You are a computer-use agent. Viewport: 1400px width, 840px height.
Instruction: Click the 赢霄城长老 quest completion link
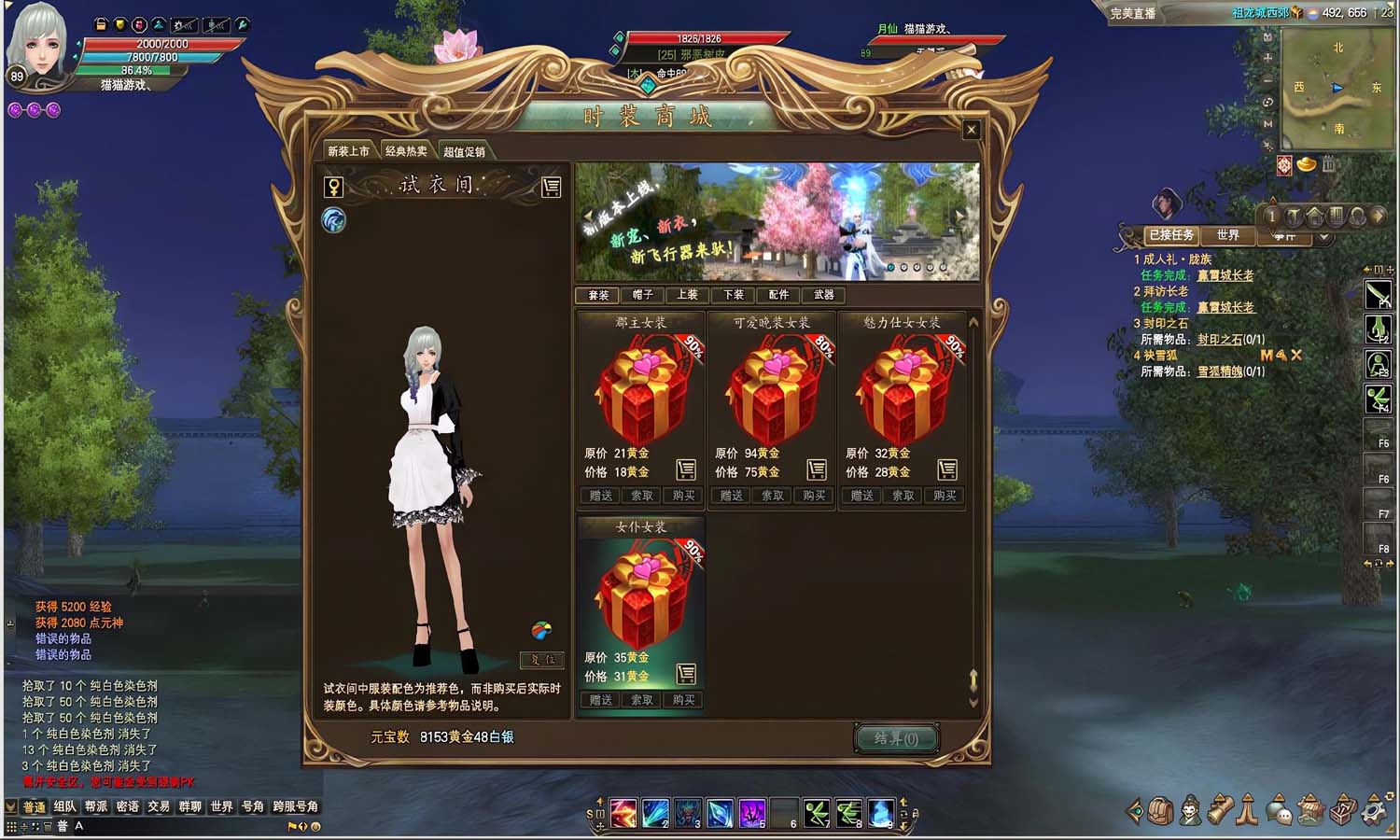click(x=1225, y=276)
